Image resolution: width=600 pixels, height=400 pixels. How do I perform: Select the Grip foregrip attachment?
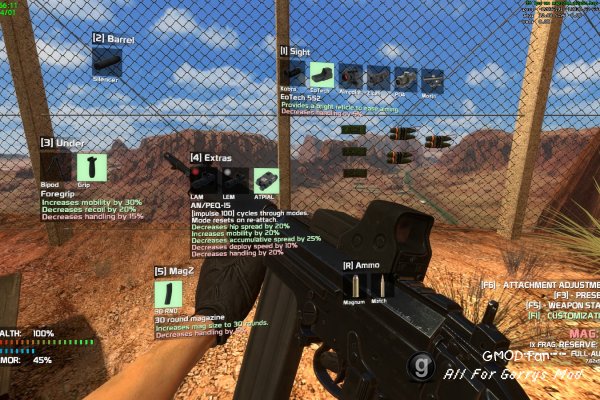tap(91, 166)
